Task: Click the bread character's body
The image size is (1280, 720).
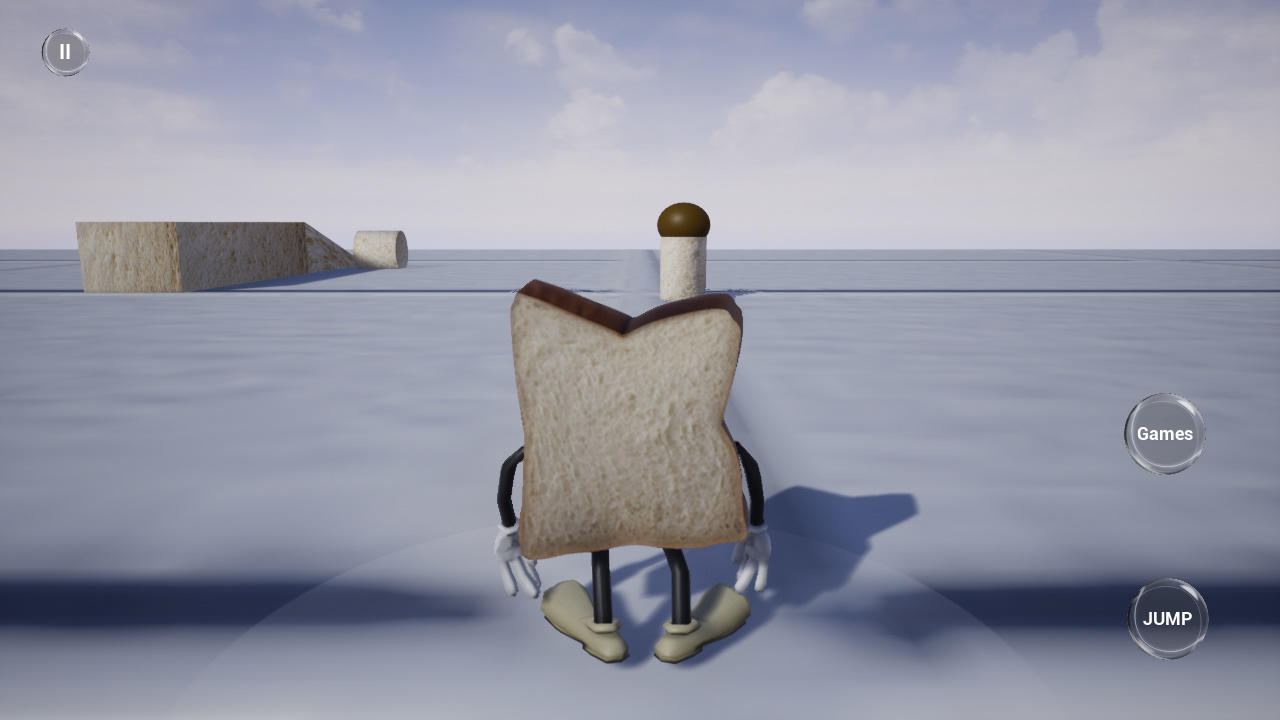Action: [x=625, y=420]
